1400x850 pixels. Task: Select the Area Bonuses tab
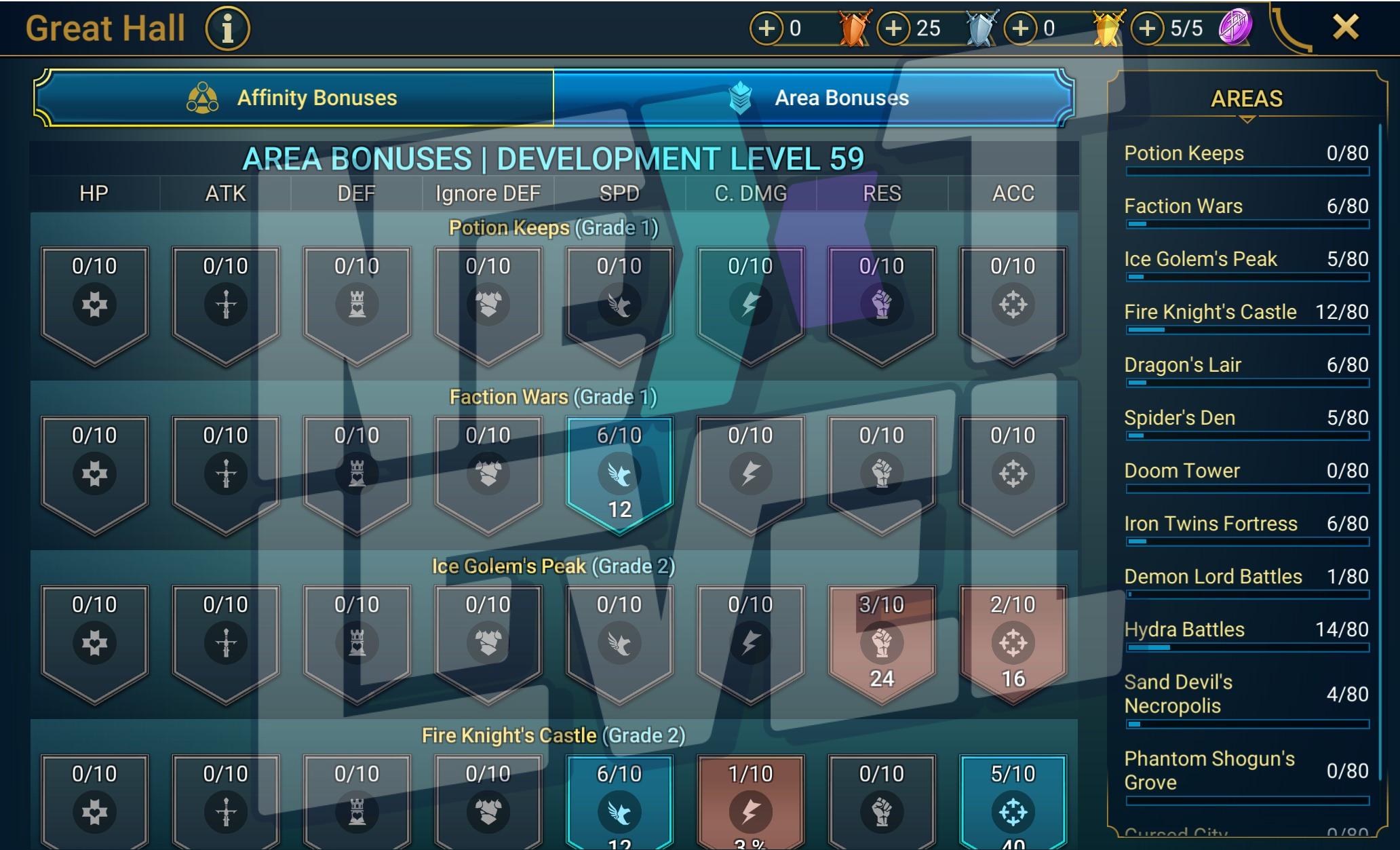coord(813,98)
